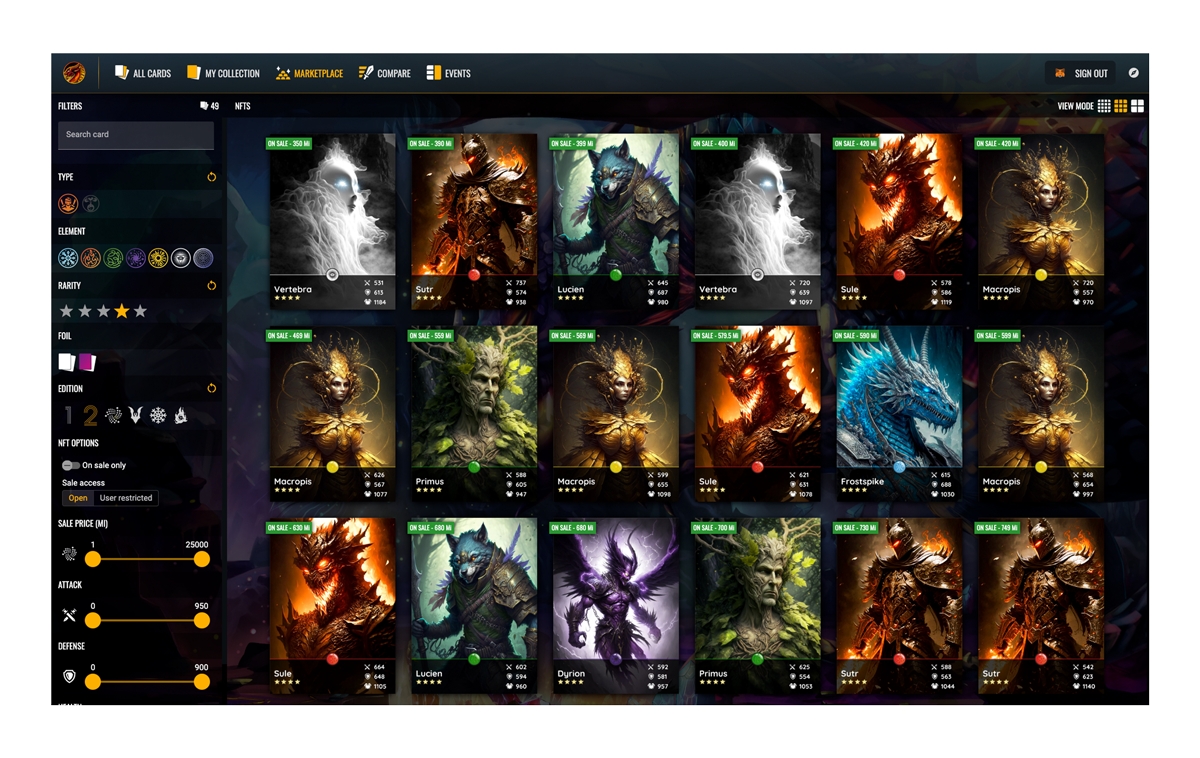Click the Sign Out button
Viewport: 1200px width, 758px height.
pyautogui.click(x=1082, y=73)
